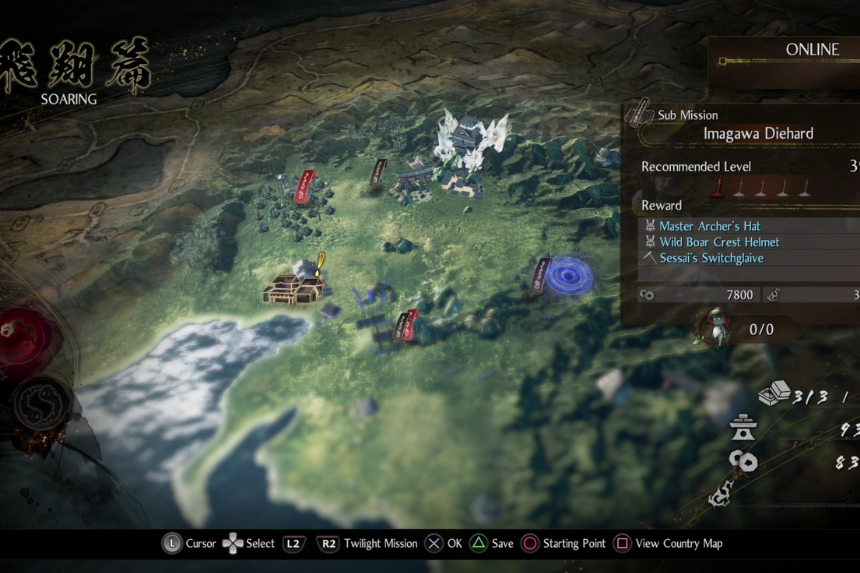This screenshot has height=573, width=860.
Task: Select the white castle main mission marker
Action: [x=470, y=138]
